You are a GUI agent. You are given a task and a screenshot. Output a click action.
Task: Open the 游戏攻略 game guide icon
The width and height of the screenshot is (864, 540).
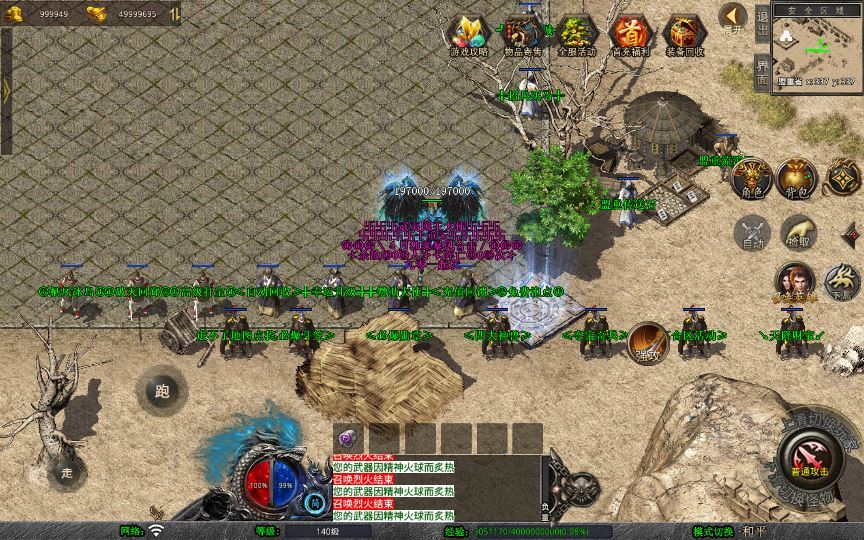point(469,35)
